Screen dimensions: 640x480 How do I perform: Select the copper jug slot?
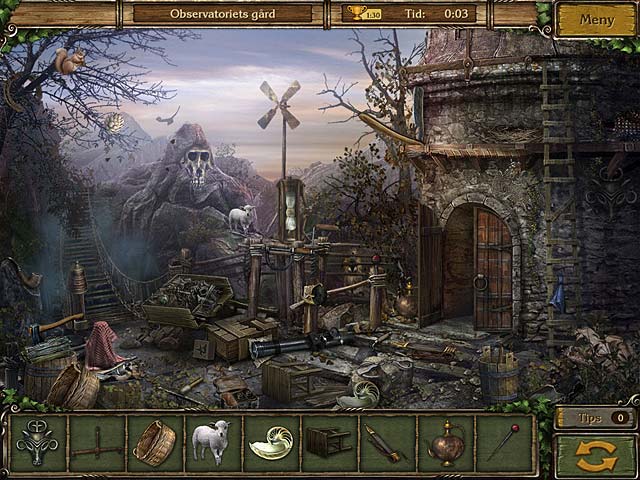(443, 443)
